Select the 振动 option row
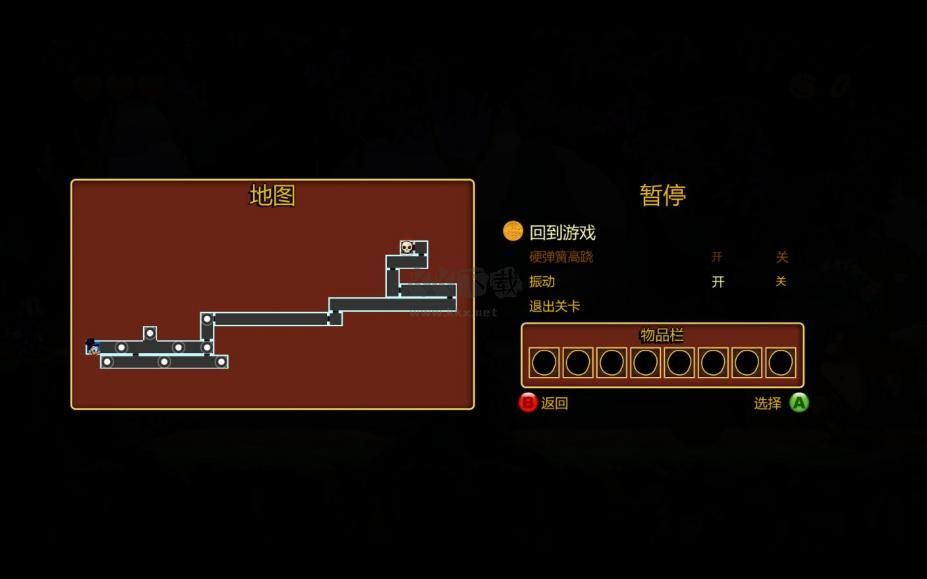The image size is (927, 579). point(542,282)
